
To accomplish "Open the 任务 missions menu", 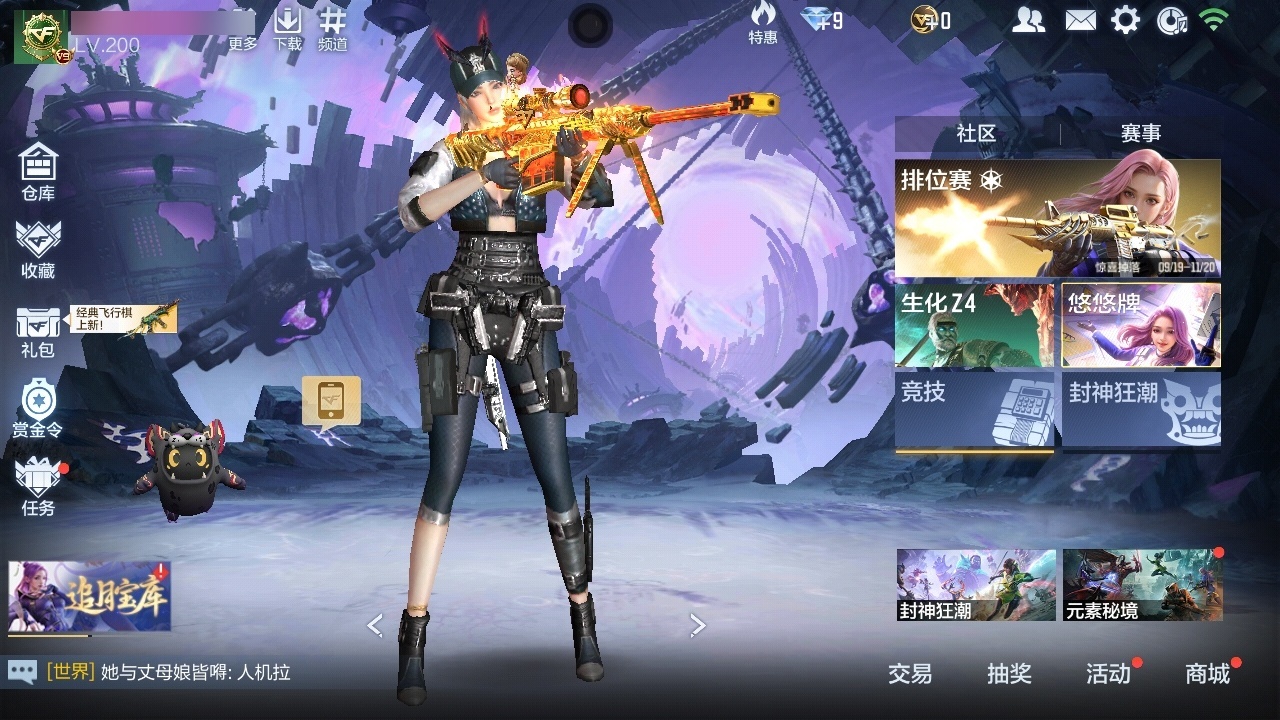I will pos(38,486).
